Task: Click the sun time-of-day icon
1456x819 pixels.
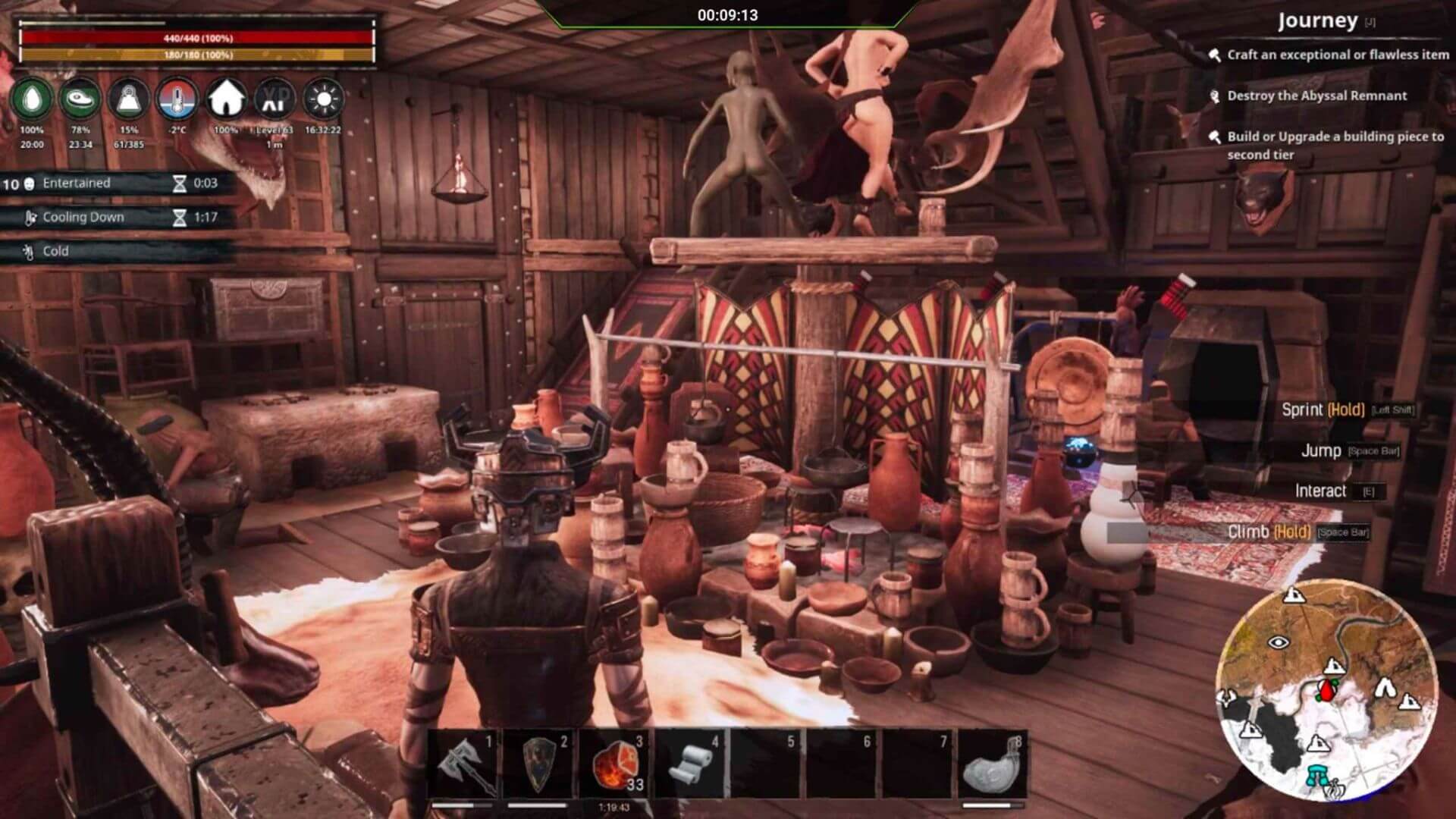Action: [x=323, y=99]
